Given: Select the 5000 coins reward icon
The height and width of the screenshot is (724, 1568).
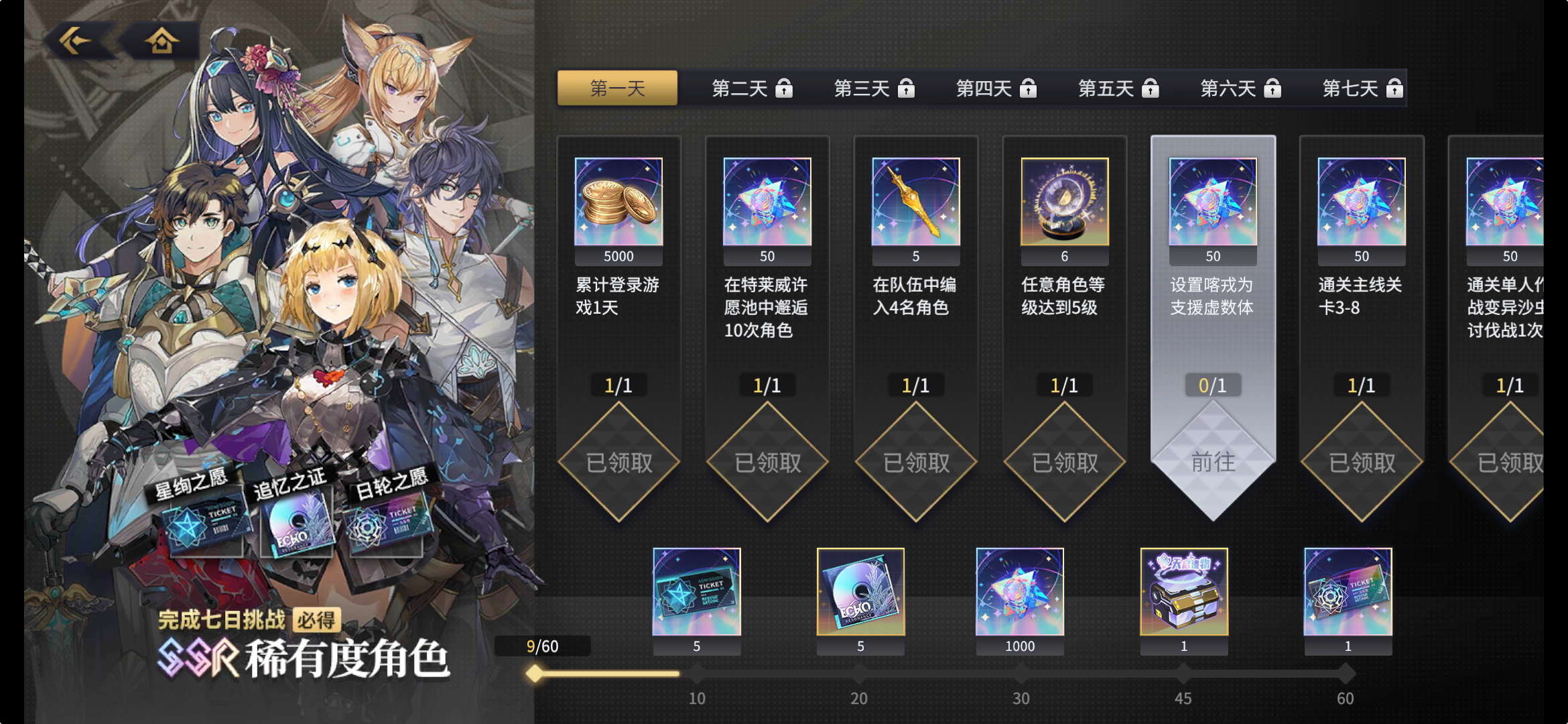Looking at the screenshot, I should pyautogui.click(x=618, y=201).
